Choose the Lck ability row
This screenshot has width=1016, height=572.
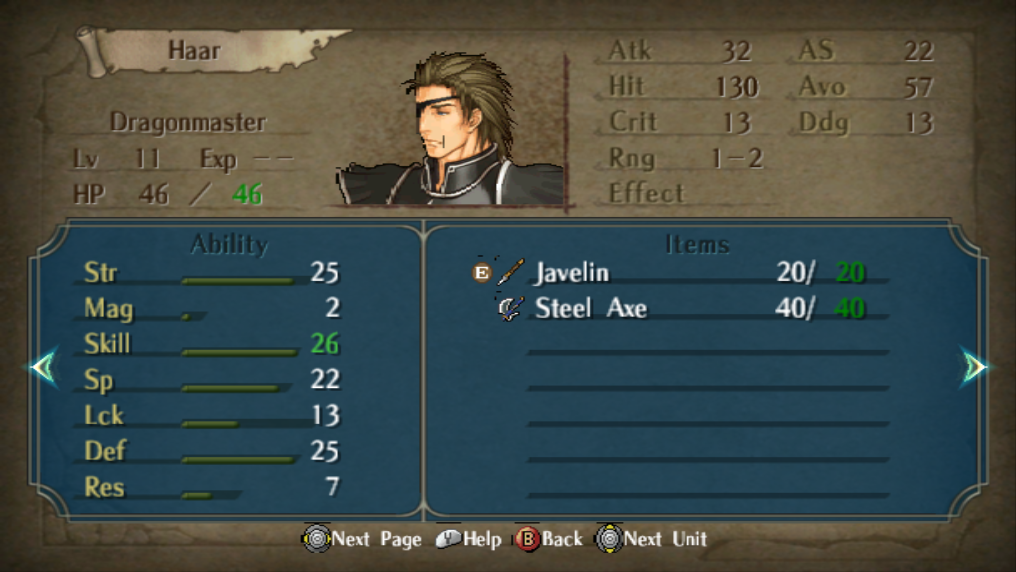(x=211, y=415)
